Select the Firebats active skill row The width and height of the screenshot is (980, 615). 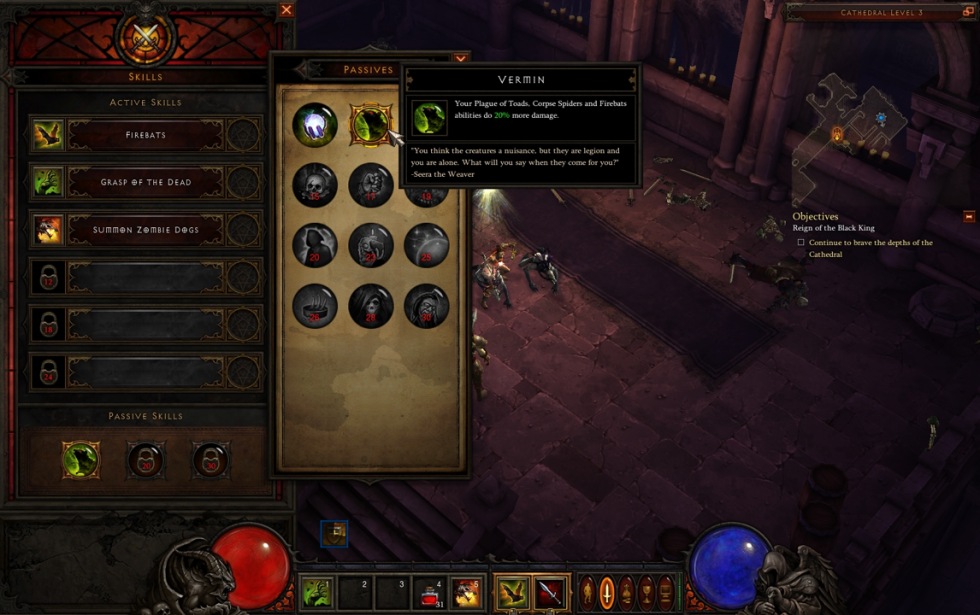[145, 135]
